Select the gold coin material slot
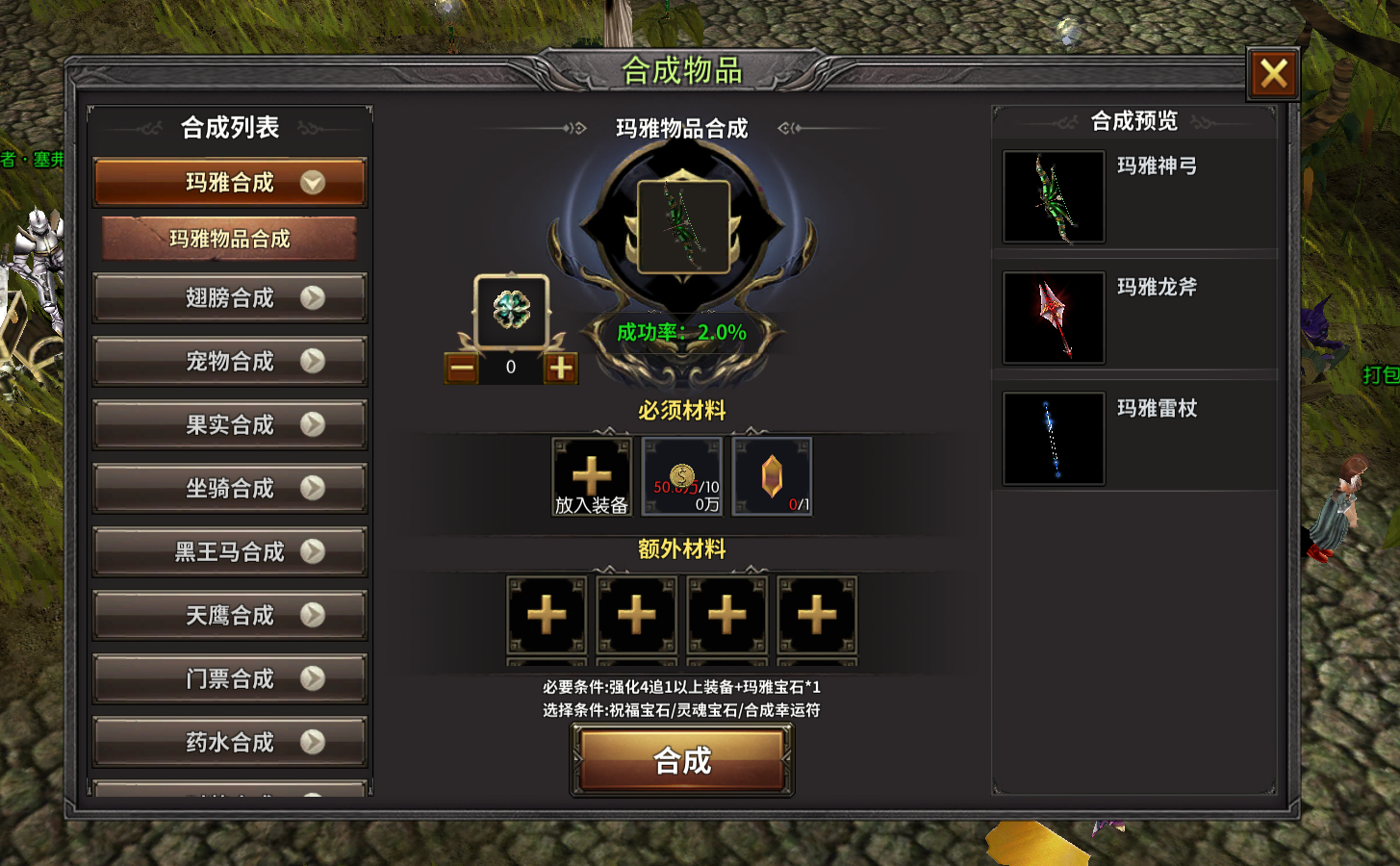 tap(681, 477)
